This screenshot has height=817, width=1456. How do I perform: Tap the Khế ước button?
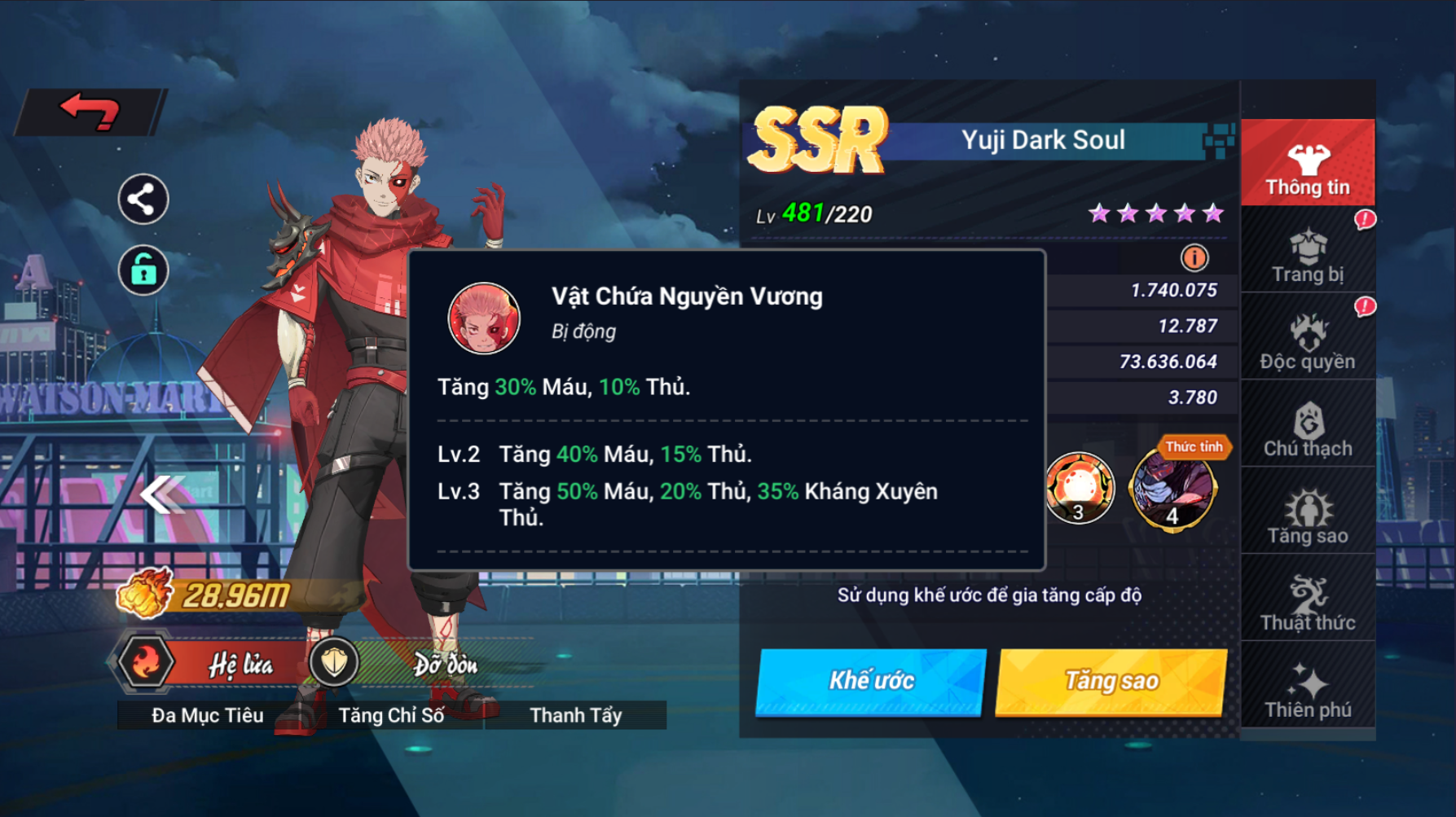click(871, 681)
